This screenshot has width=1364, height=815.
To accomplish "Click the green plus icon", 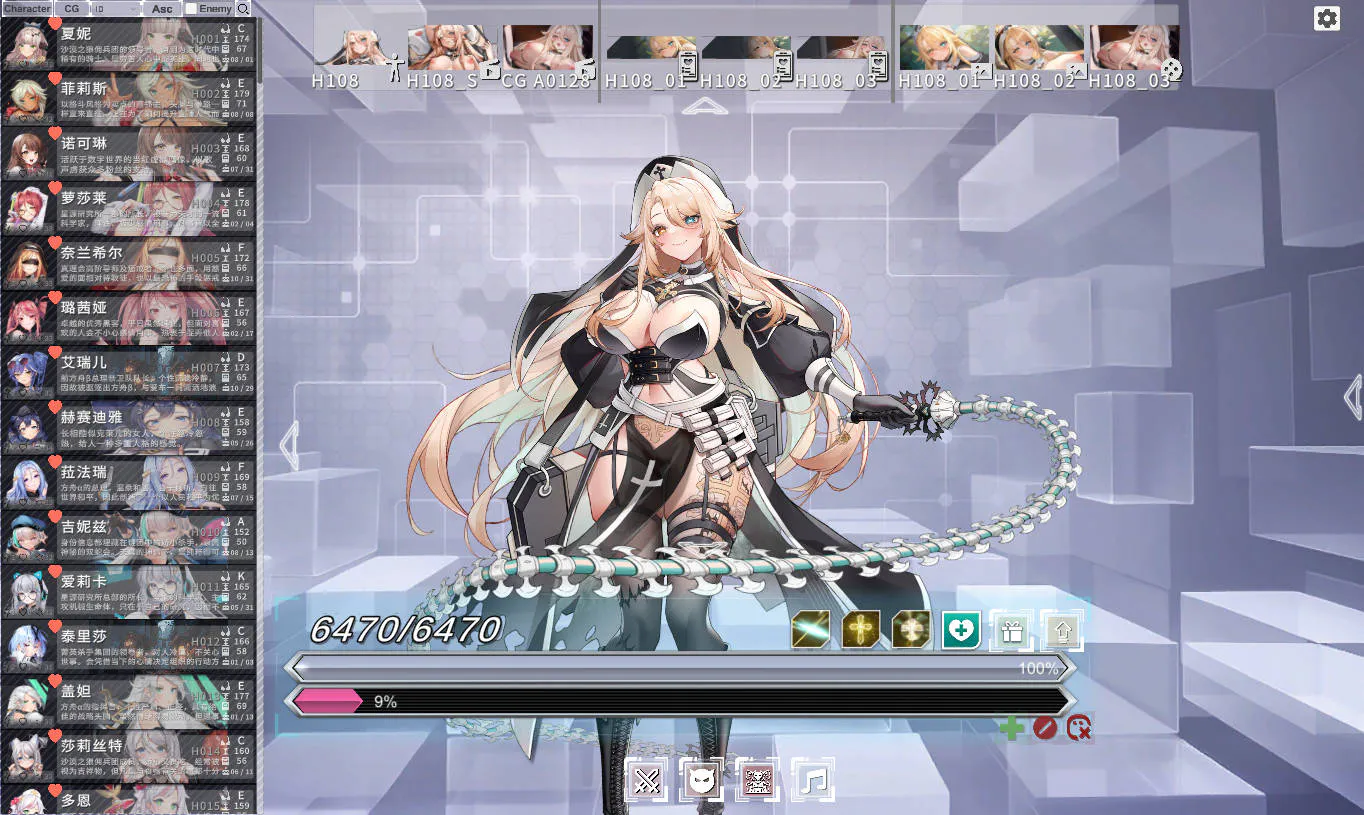I will [1012, 728].
